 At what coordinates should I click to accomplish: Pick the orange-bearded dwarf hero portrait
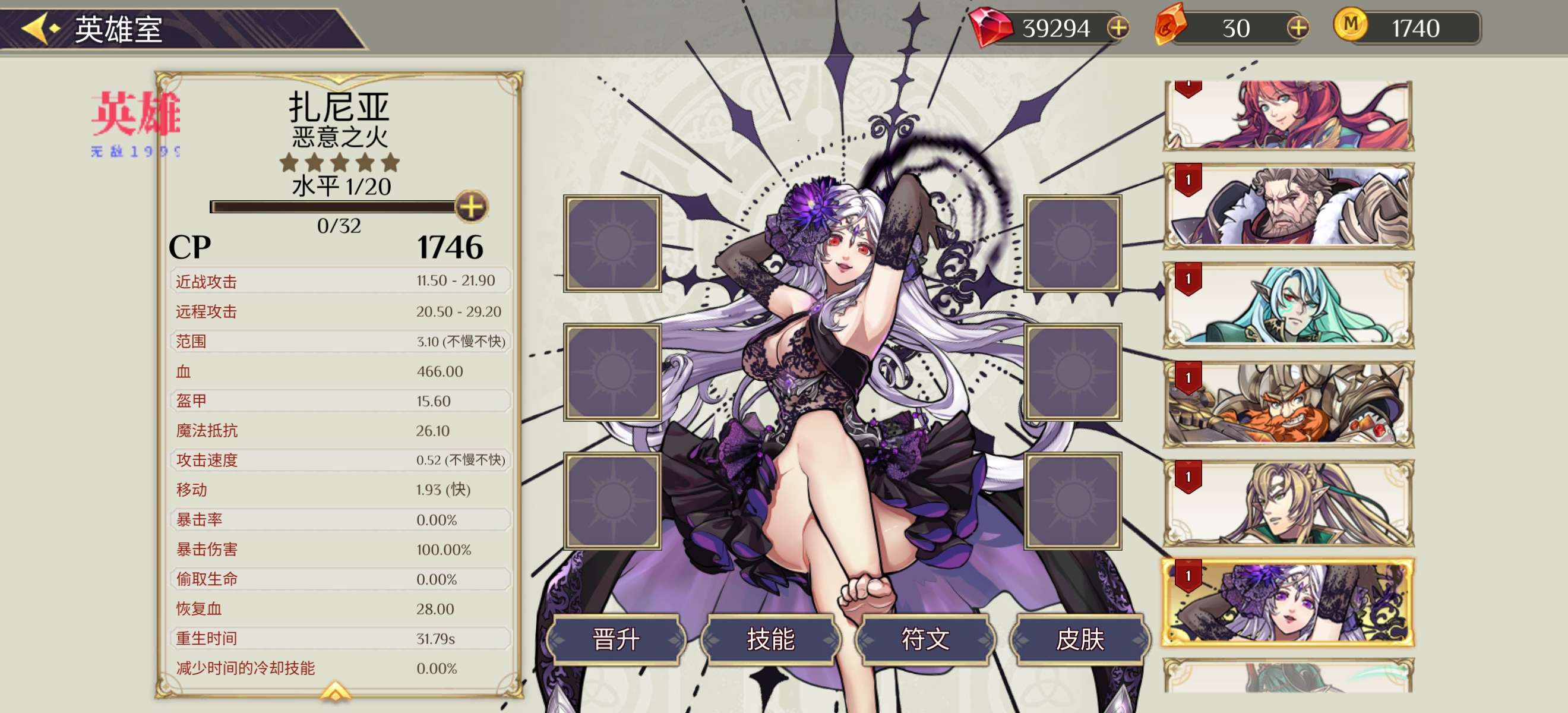1288,404
